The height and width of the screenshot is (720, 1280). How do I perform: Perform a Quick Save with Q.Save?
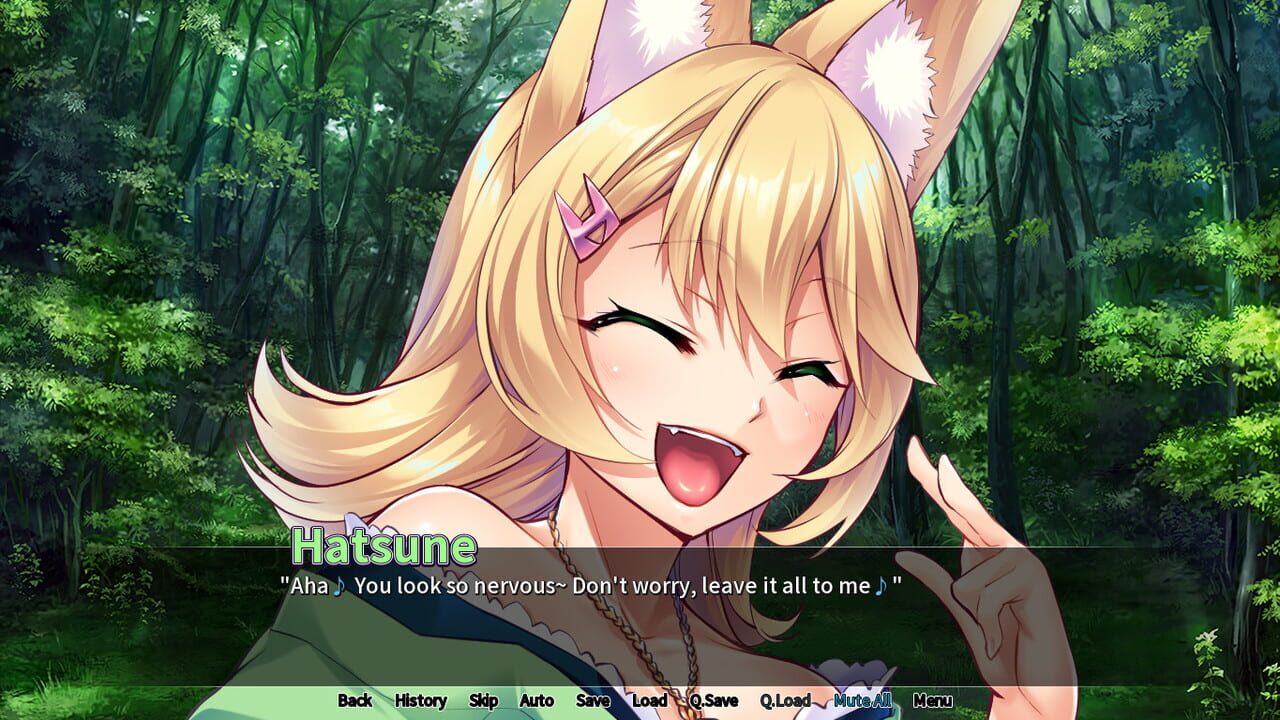(712, 701)
